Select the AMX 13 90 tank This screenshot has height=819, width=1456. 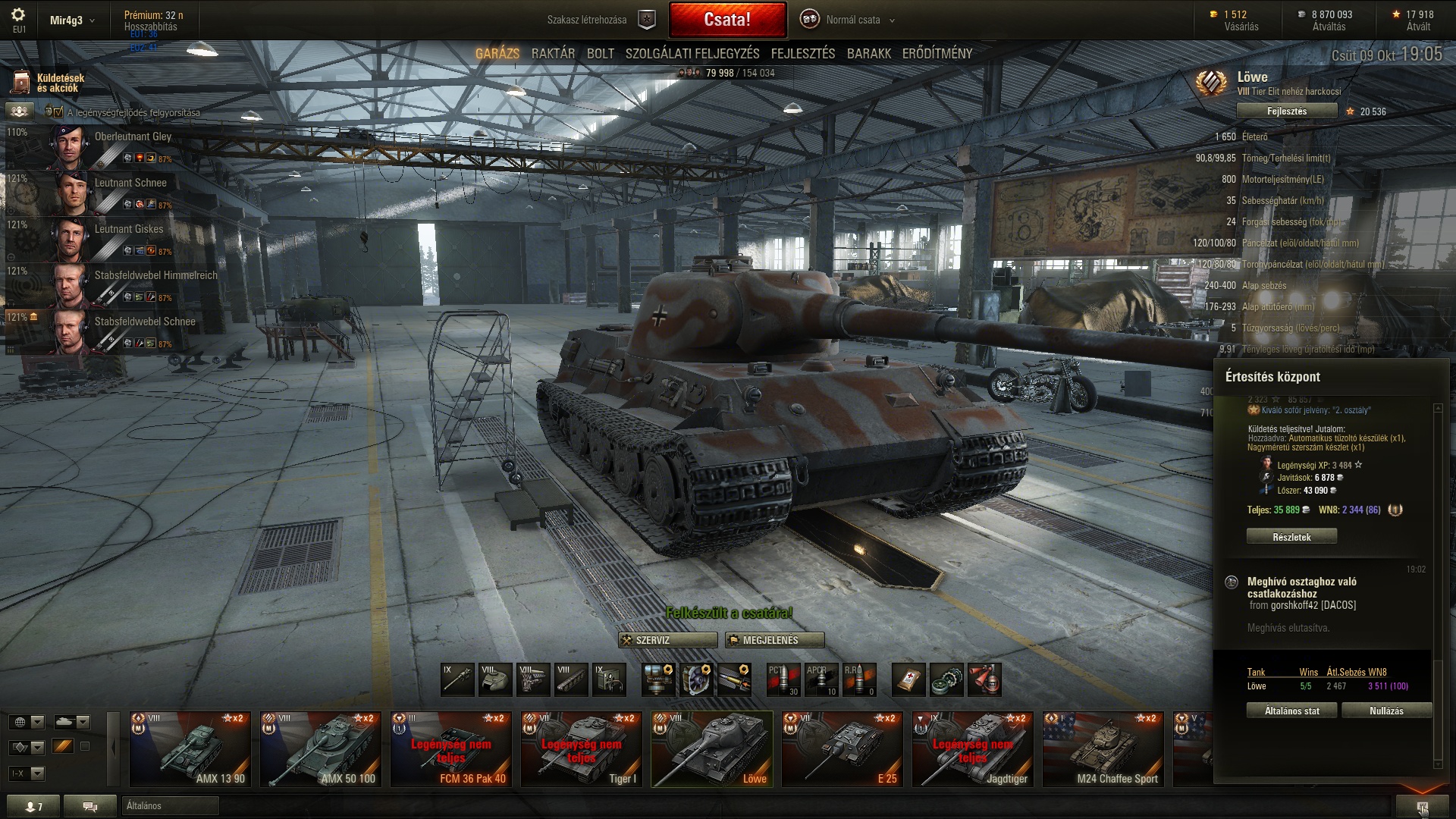click(x=190, y=748)
